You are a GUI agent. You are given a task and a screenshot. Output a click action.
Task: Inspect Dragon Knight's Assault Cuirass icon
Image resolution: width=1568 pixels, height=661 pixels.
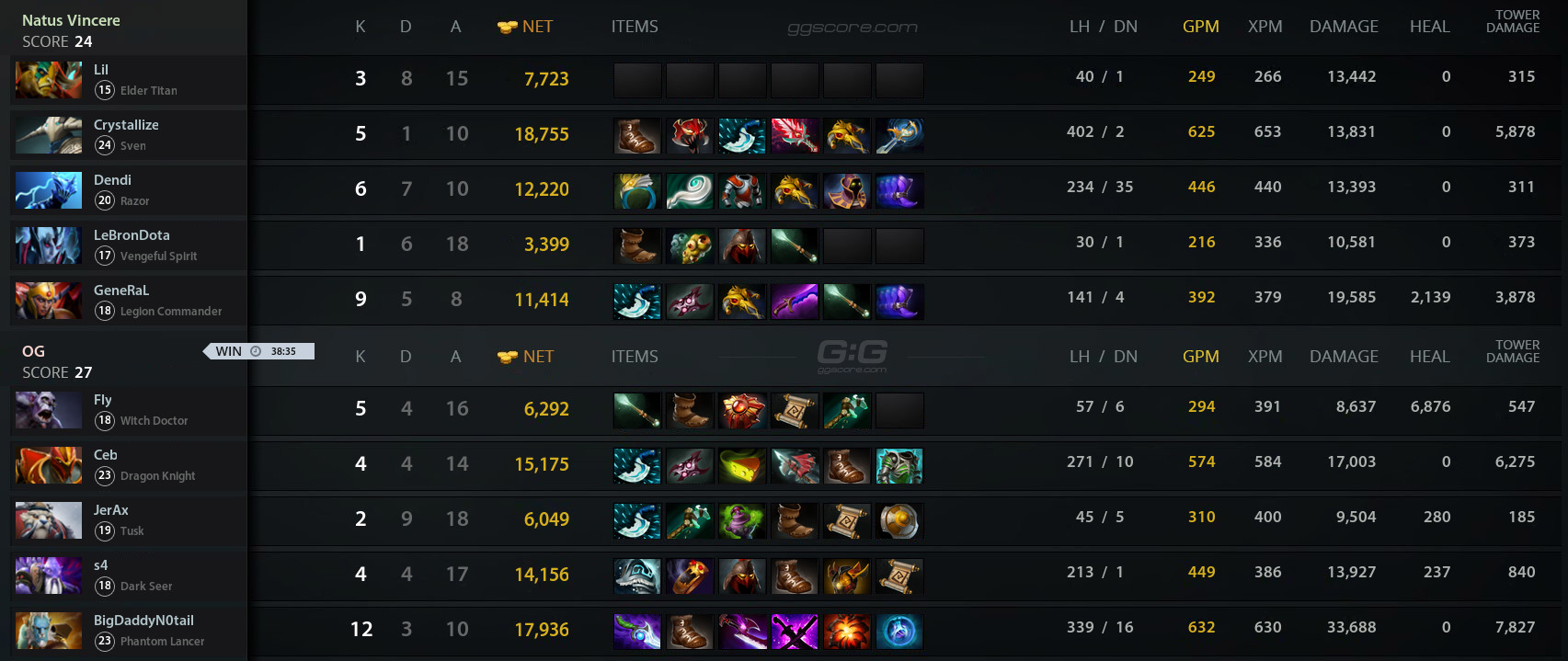[x=899, y=466]
